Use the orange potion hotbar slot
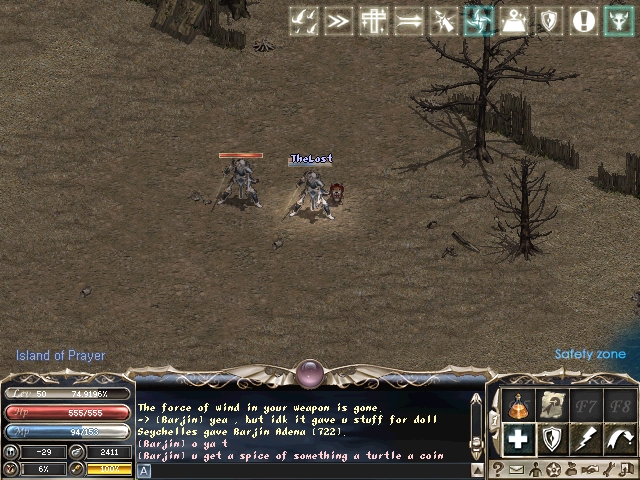 coord(518,407)
